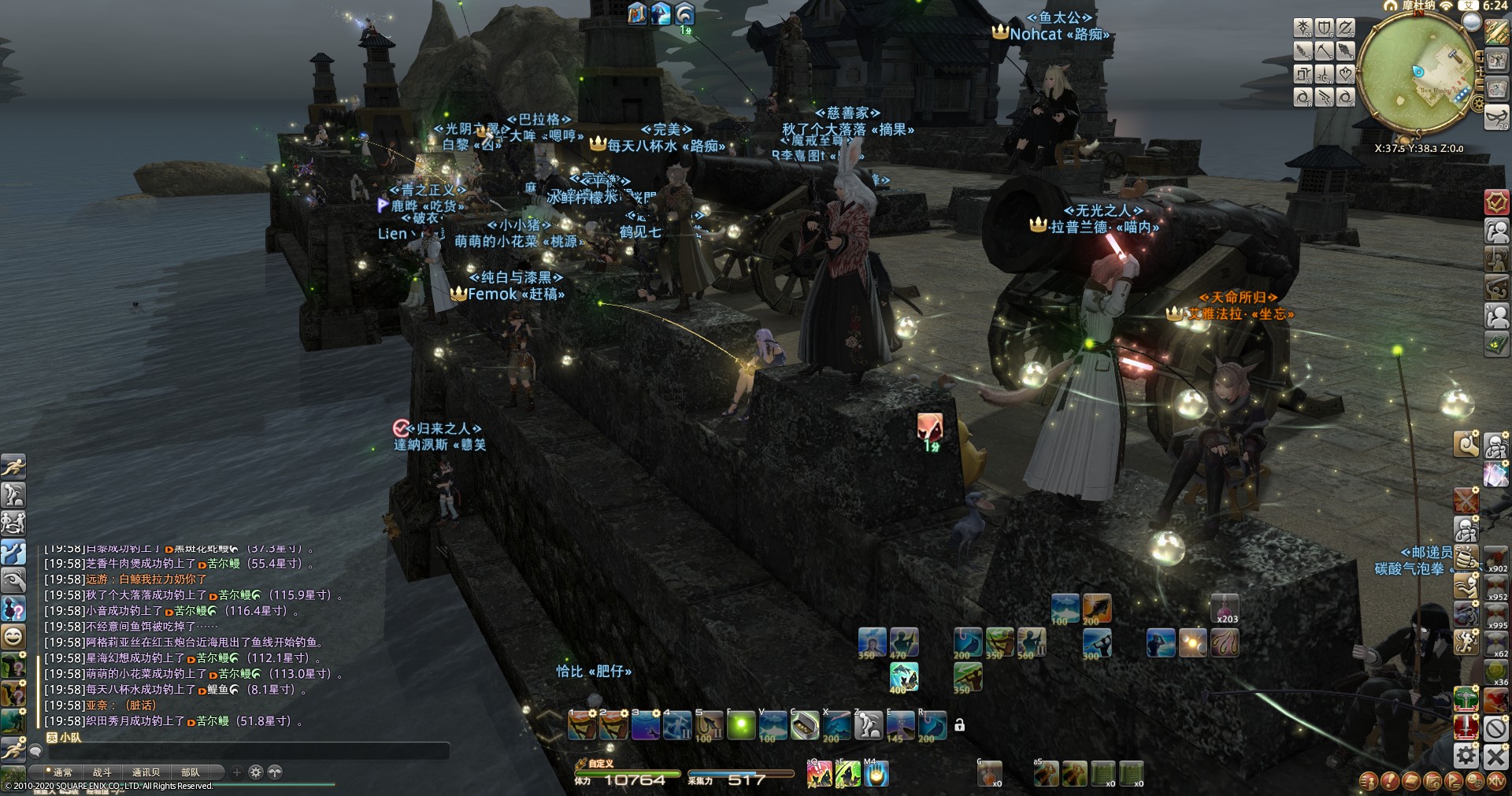Open the masquerade mask icon button

[x=1495, y=117]
